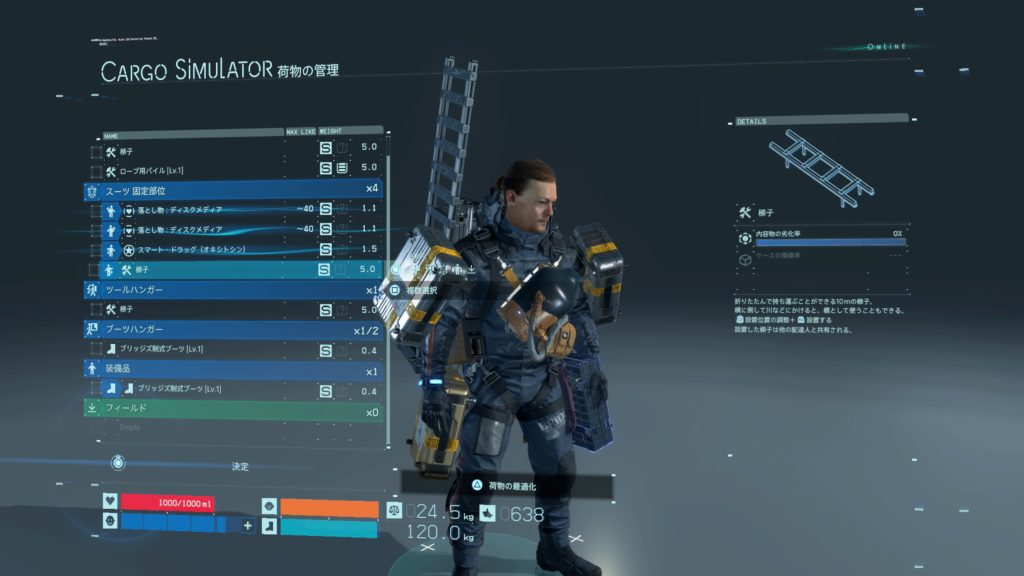Image resolution: width=1024 pixels, height=576 pixels.
Task: Select the ツールハンガー category header
Action: (232, 289)
